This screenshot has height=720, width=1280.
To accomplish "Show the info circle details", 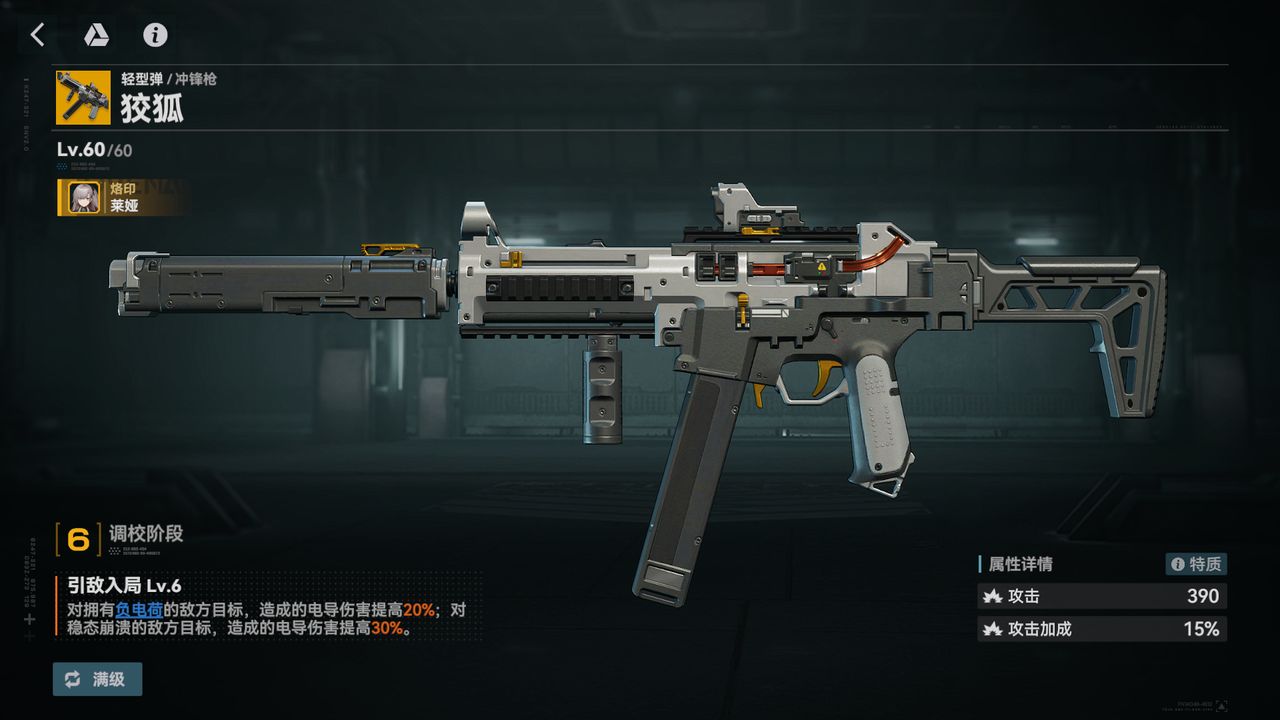I will tap(155, 35).
